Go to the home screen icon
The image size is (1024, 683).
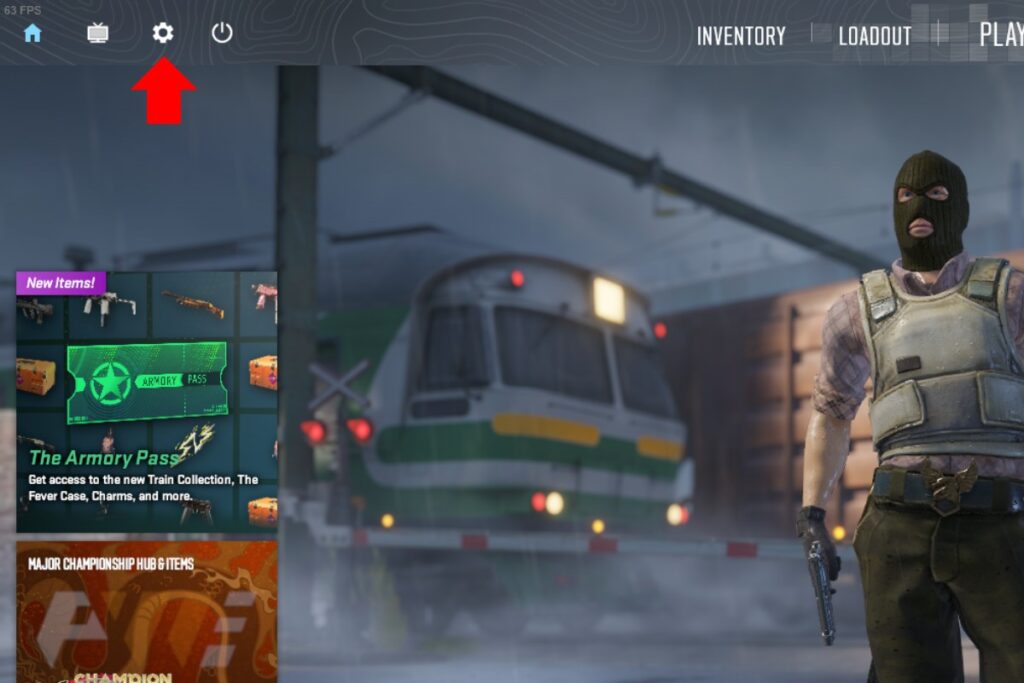point(33,33)
